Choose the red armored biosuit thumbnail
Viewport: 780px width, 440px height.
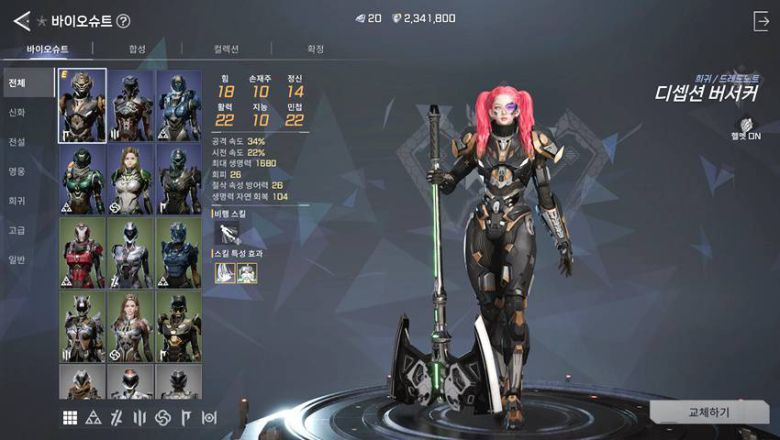click(82, 251)
